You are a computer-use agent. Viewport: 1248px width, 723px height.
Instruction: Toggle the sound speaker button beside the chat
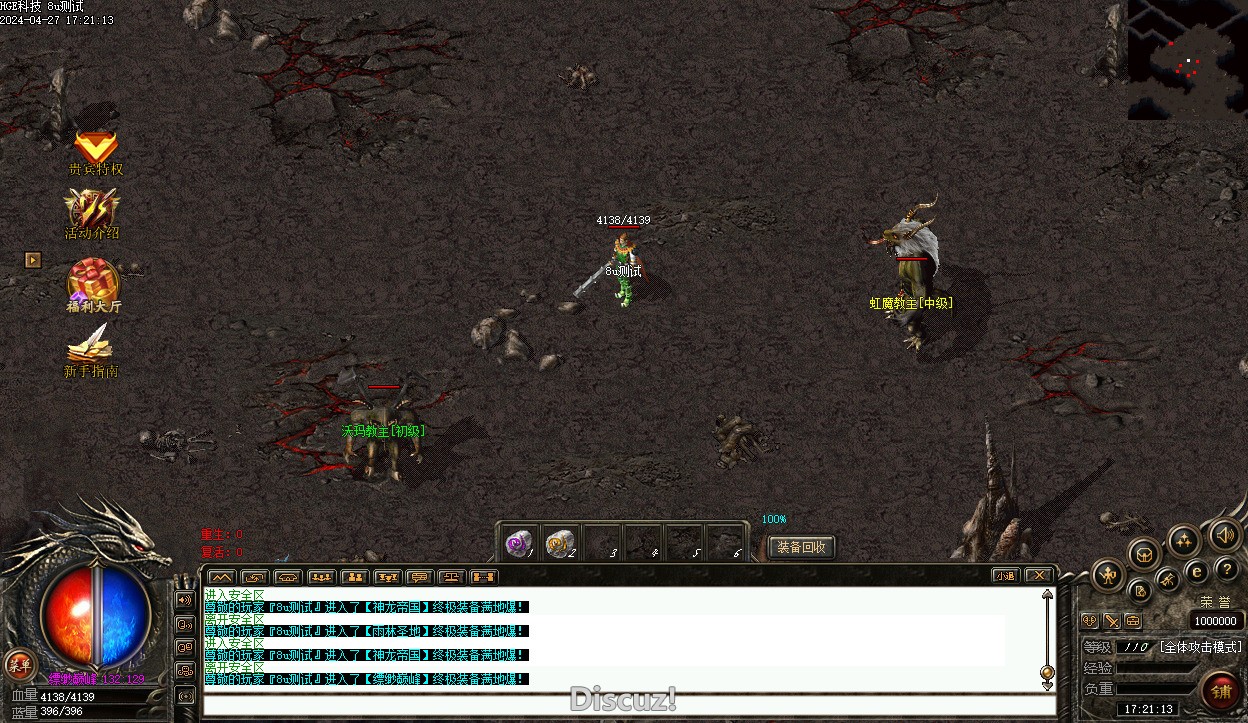coord(185,600)
